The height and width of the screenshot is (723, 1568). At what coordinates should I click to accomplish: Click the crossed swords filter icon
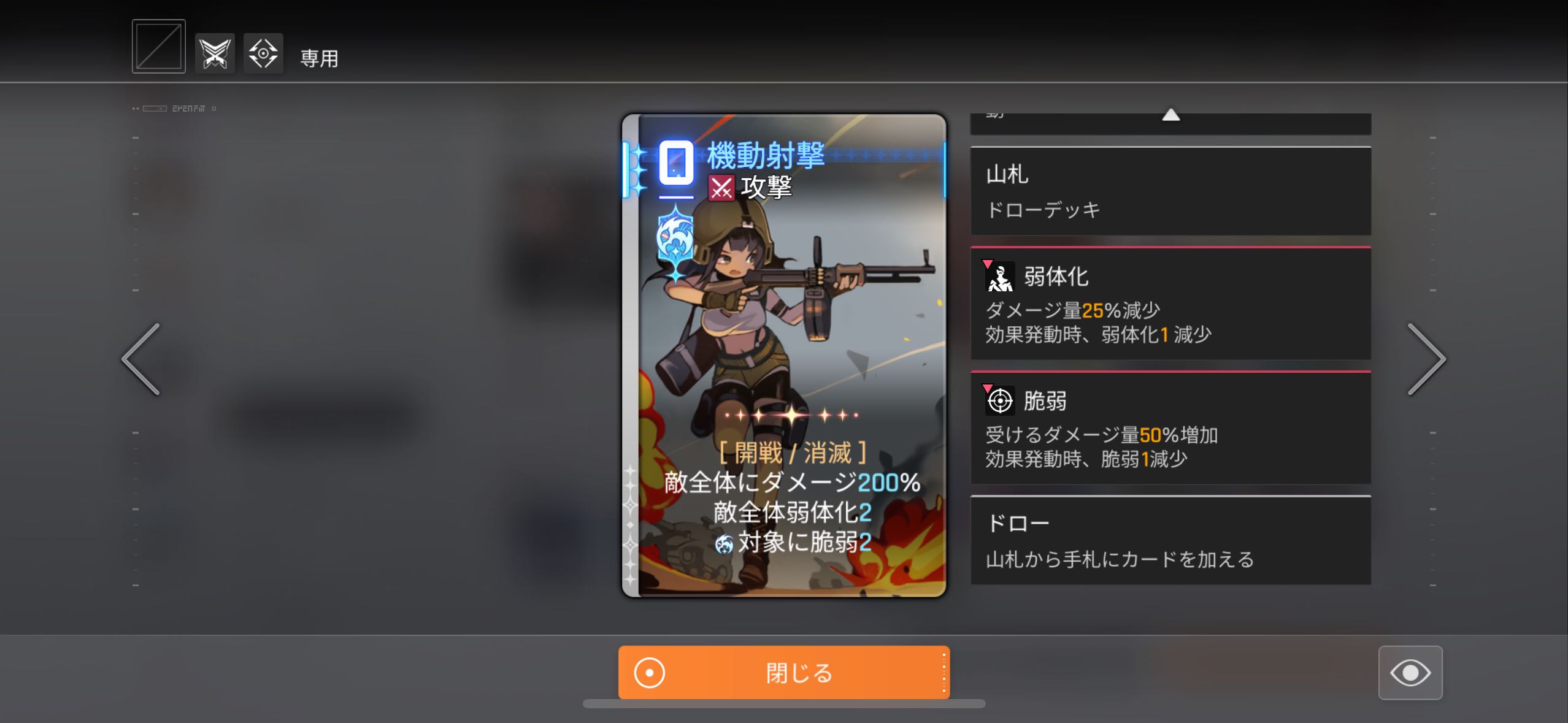[x=215, y=54]
